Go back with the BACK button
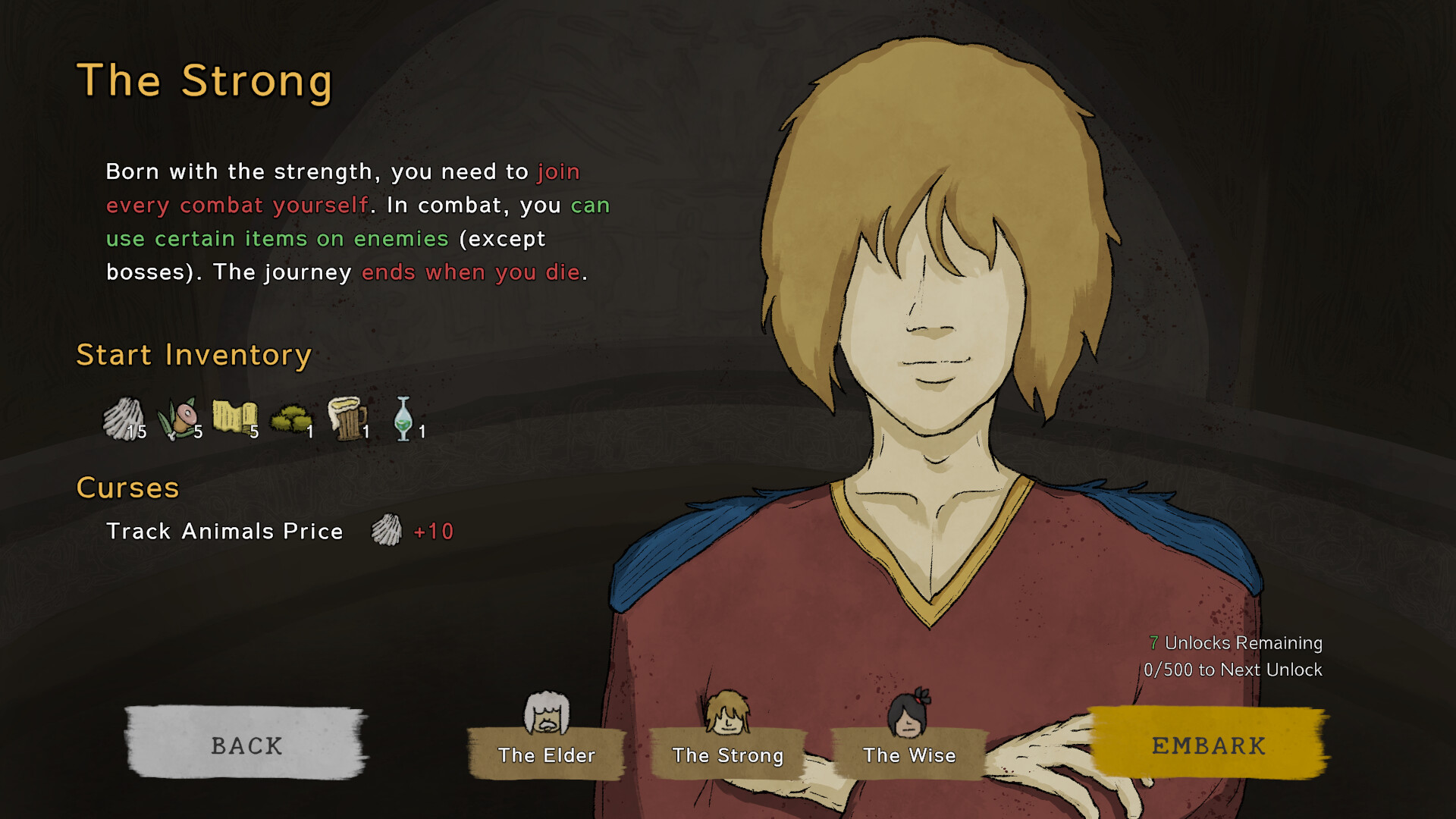This screenshot has width=1456, height=819. [246, 745]
